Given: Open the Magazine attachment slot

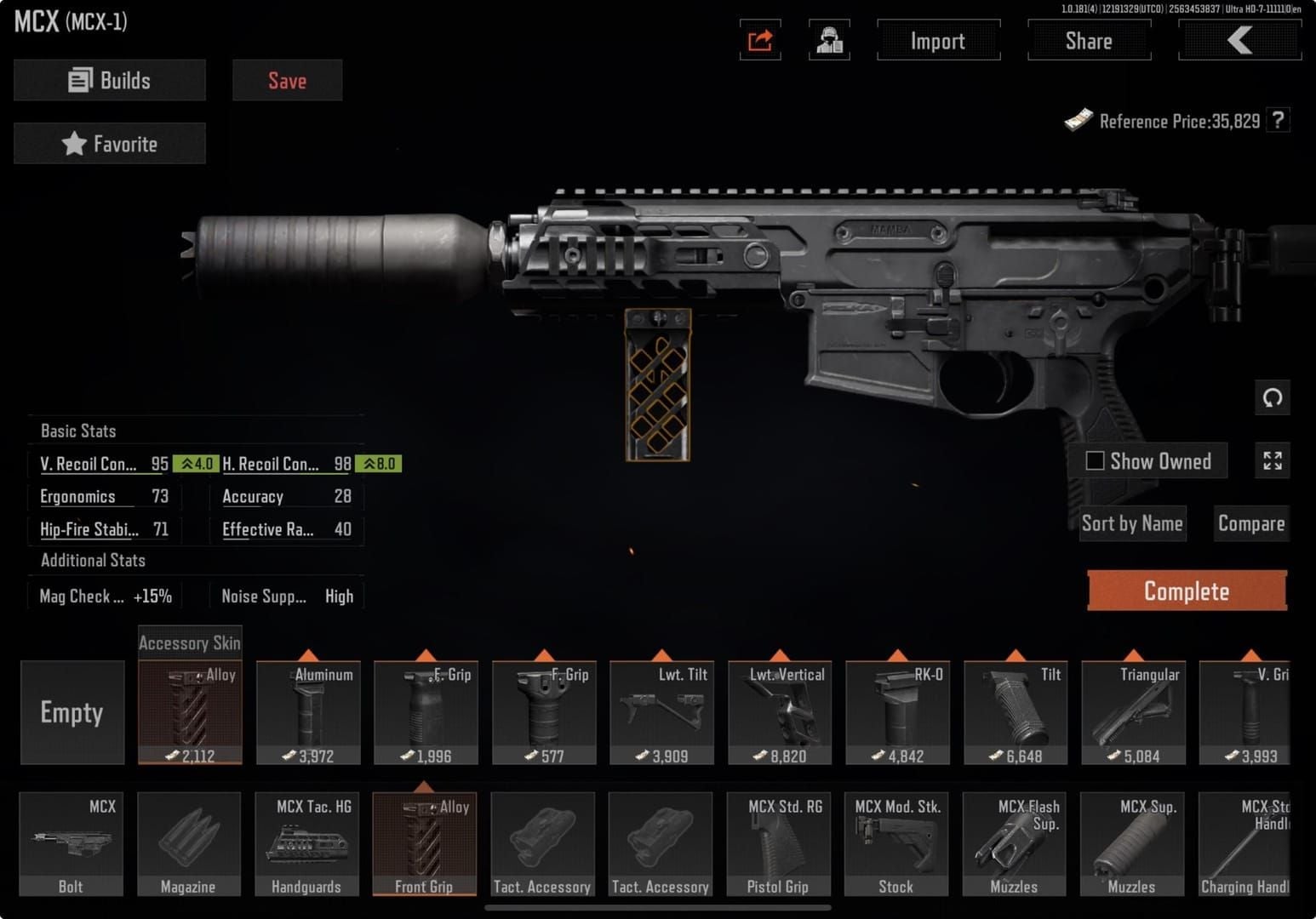Looking at the screenshot, I should point(189,844).
